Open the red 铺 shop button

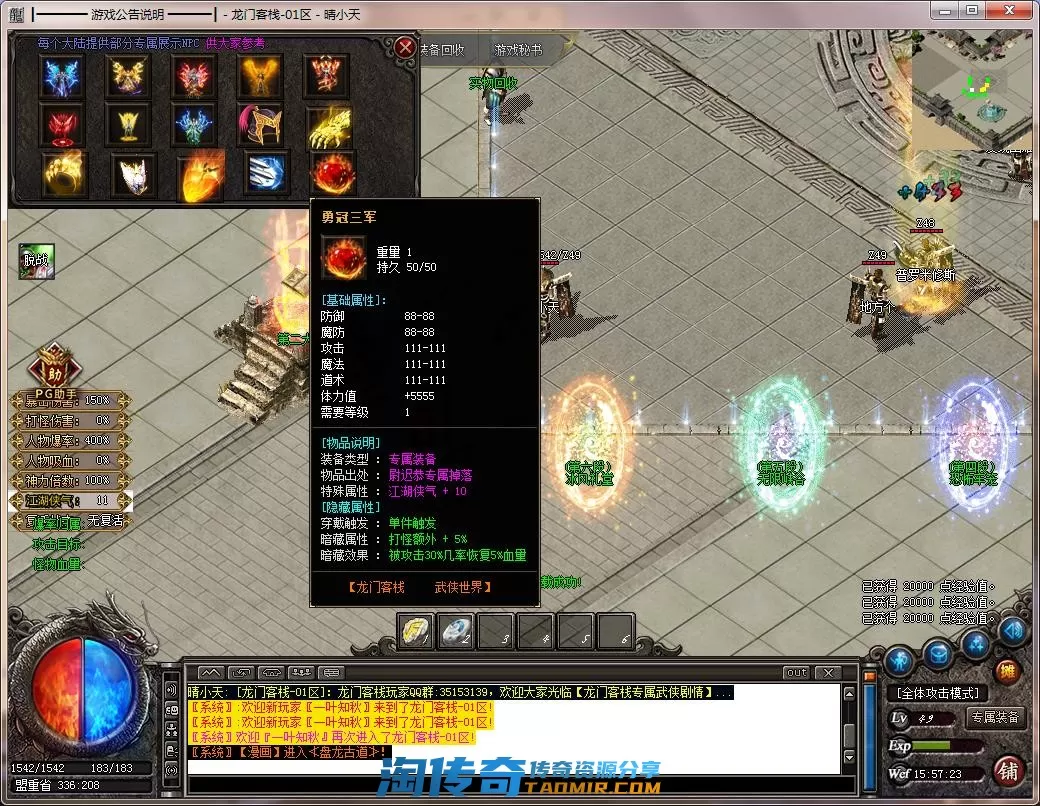[1009, 771]
